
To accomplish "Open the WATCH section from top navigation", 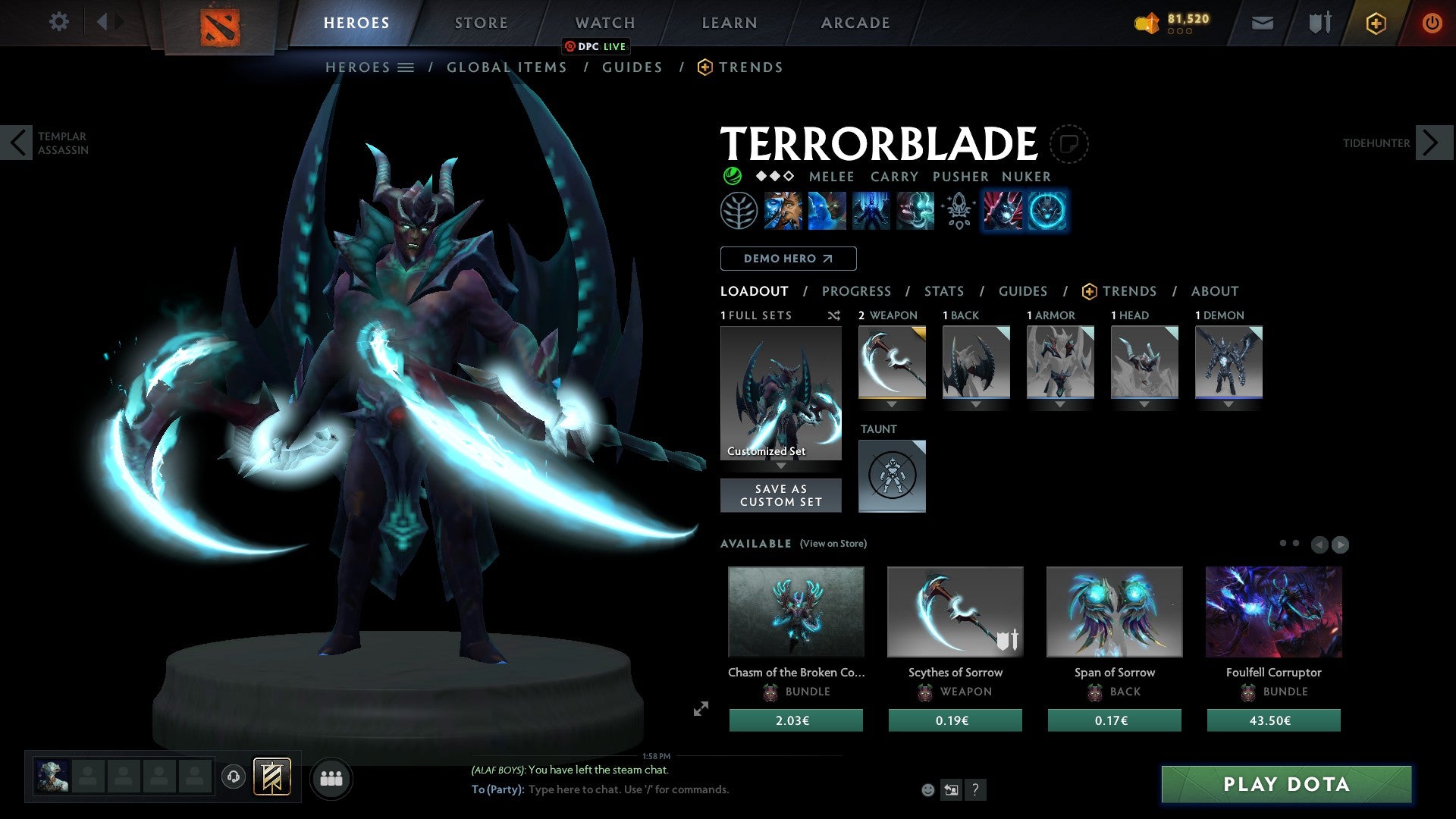I will click(604, 22).
